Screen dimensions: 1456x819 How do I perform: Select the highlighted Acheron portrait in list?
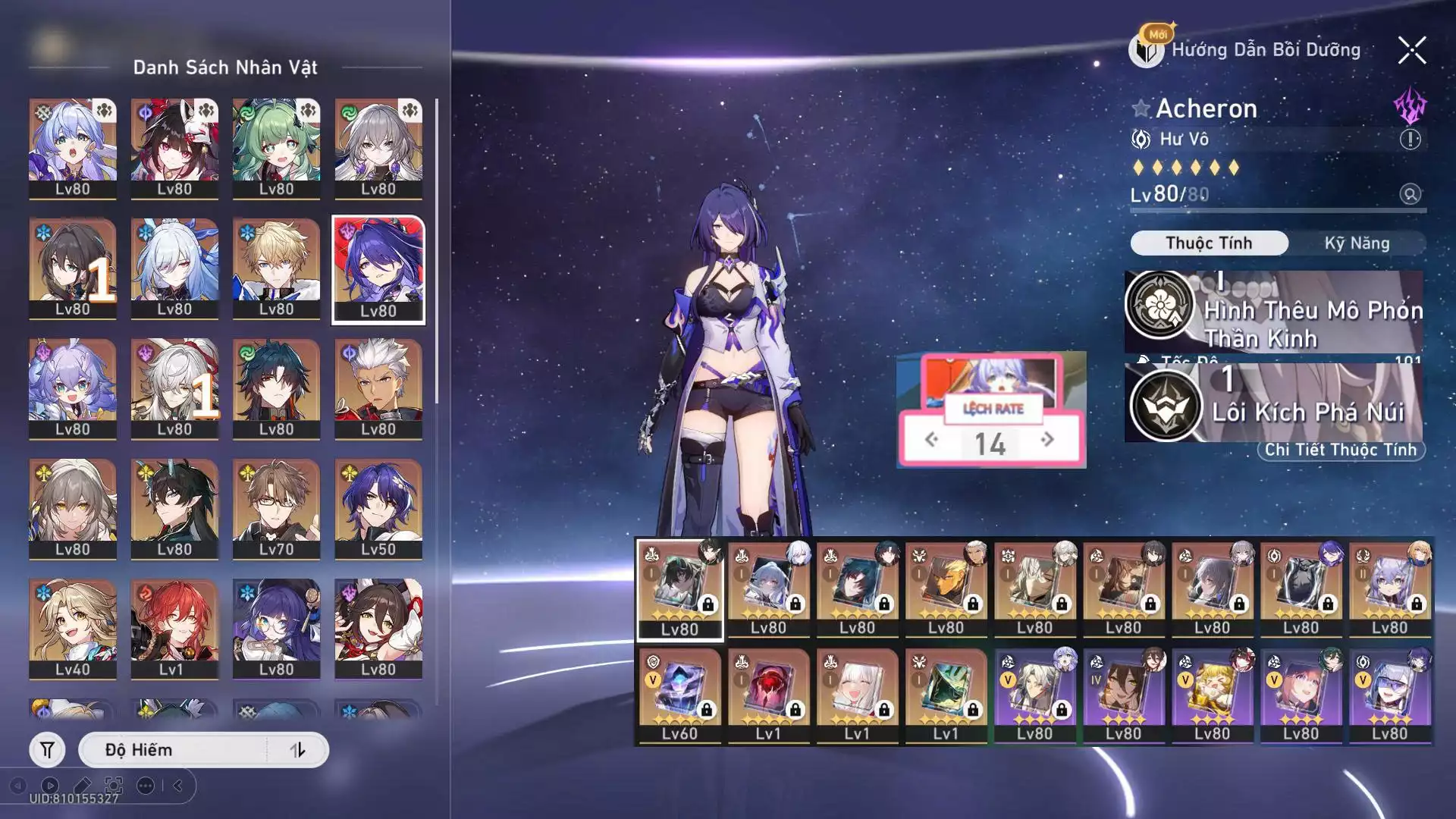(x=378, y=269)
